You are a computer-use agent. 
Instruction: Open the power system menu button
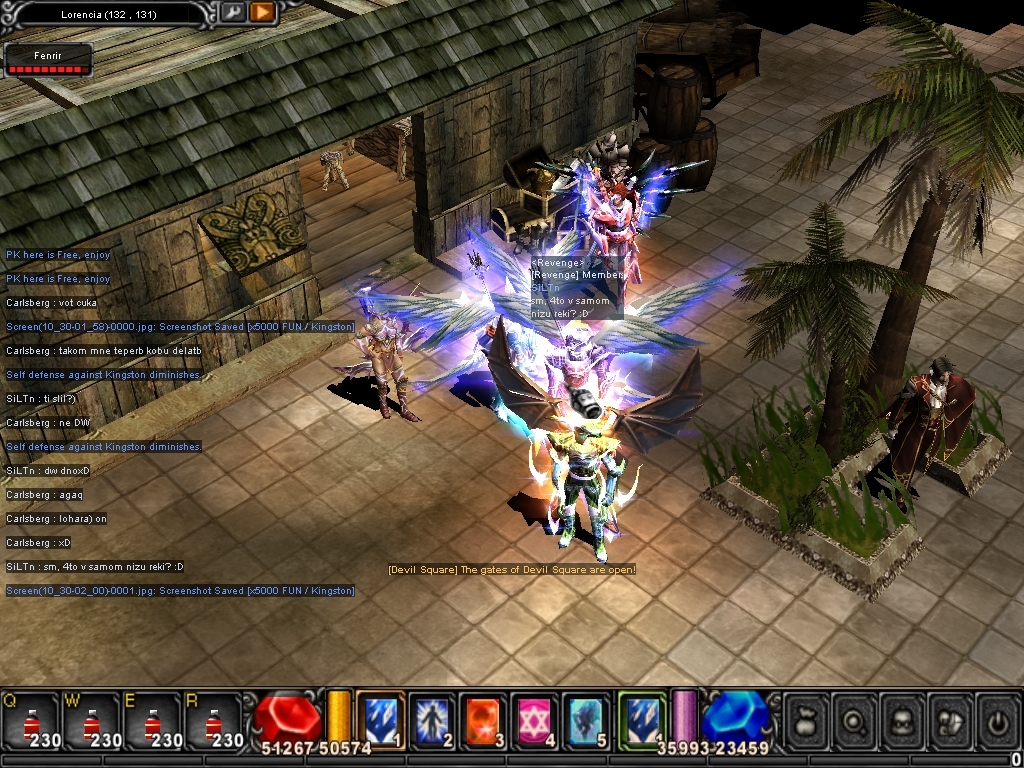pos(997,720)
